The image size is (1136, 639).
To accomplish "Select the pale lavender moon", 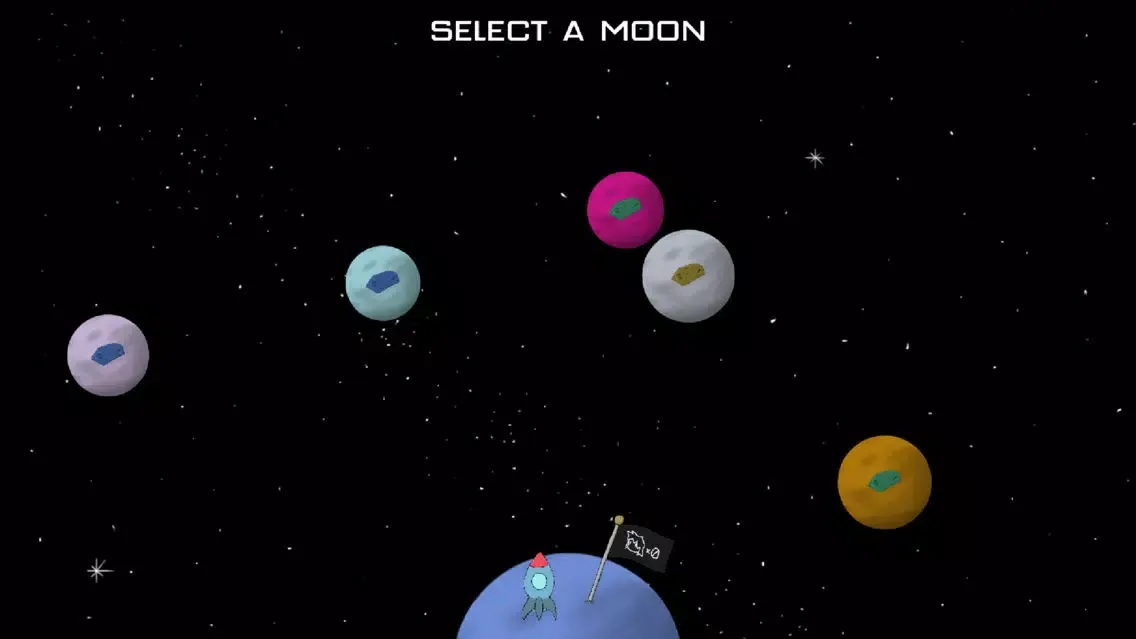I will [108, 355].
